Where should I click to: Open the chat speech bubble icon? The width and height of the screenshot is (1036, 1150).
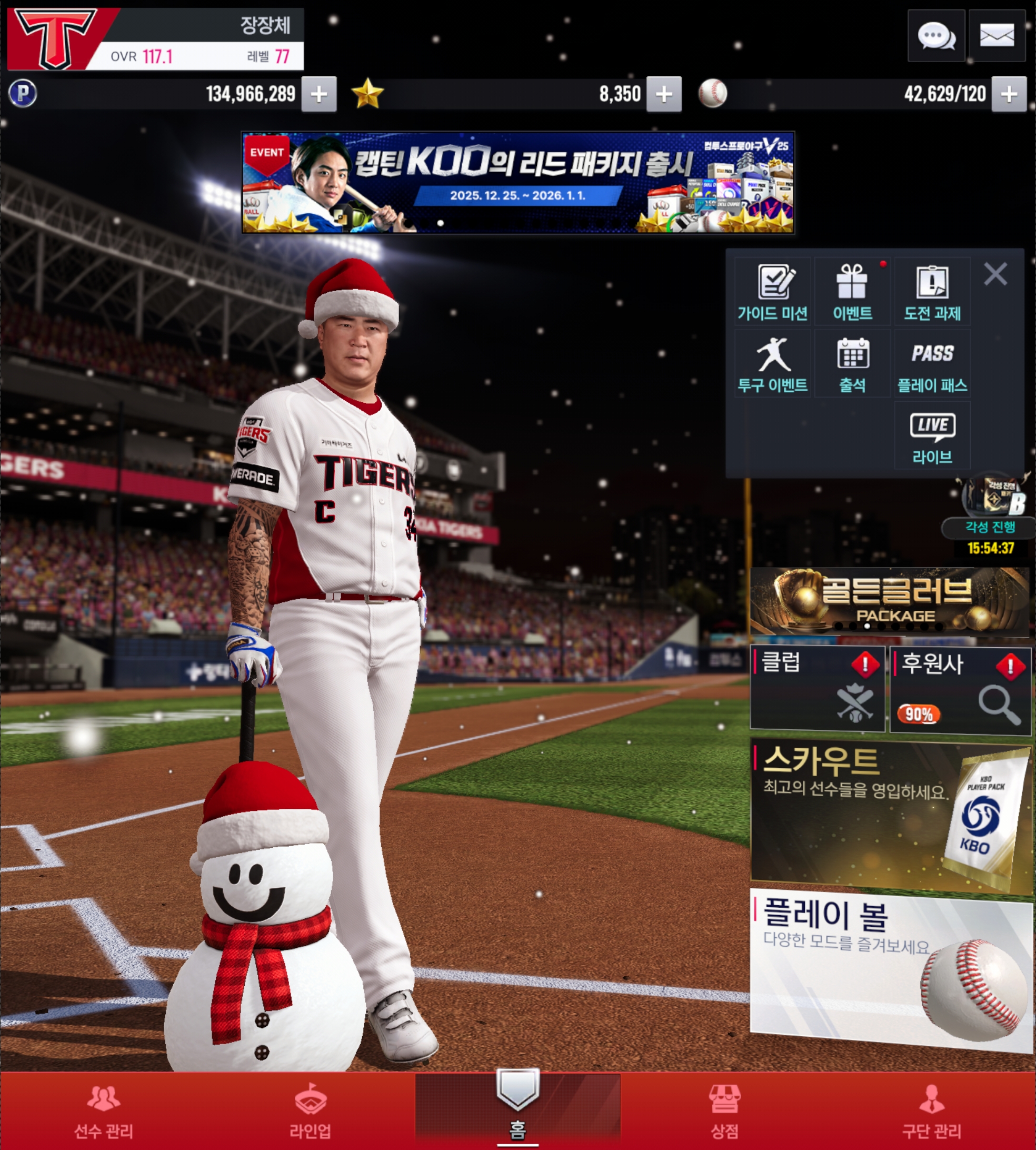tap(936, 36)
